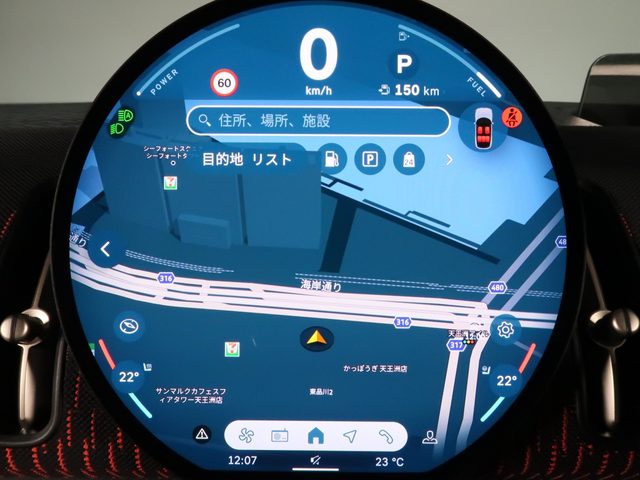Open the driver profile icon

pos(430,435)
